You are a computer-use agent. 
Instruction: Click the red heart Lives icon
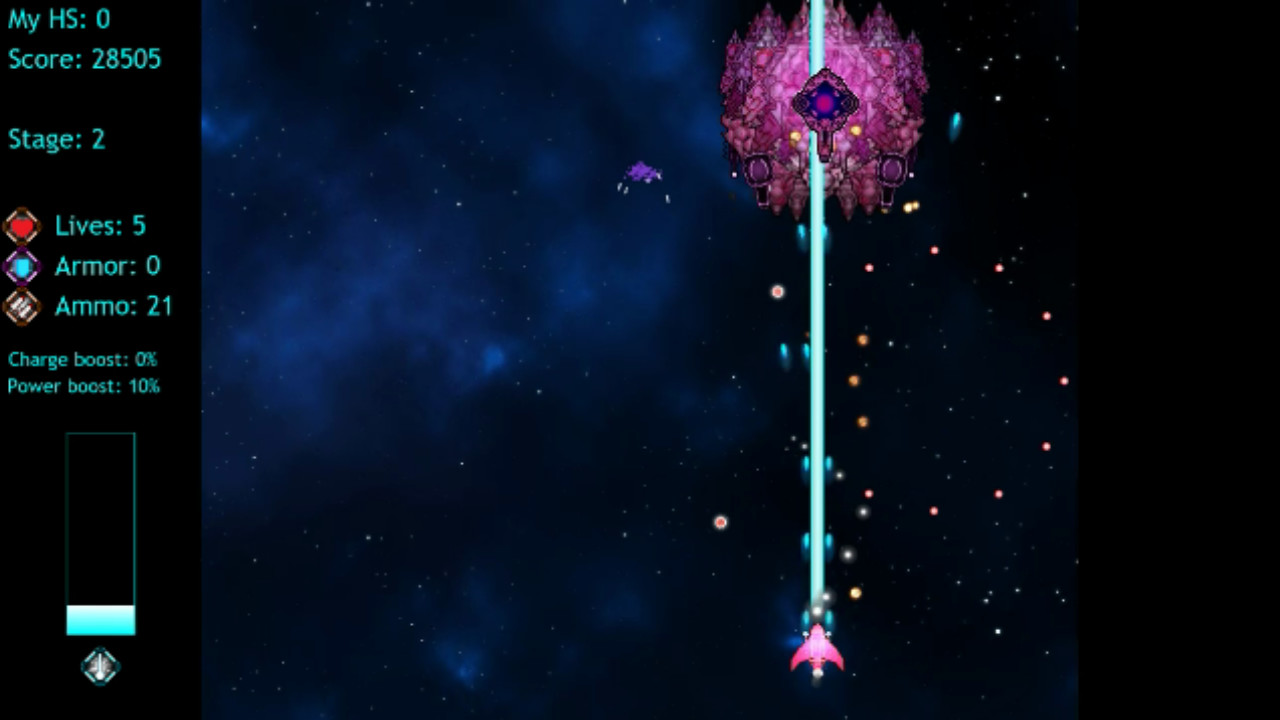22,225
